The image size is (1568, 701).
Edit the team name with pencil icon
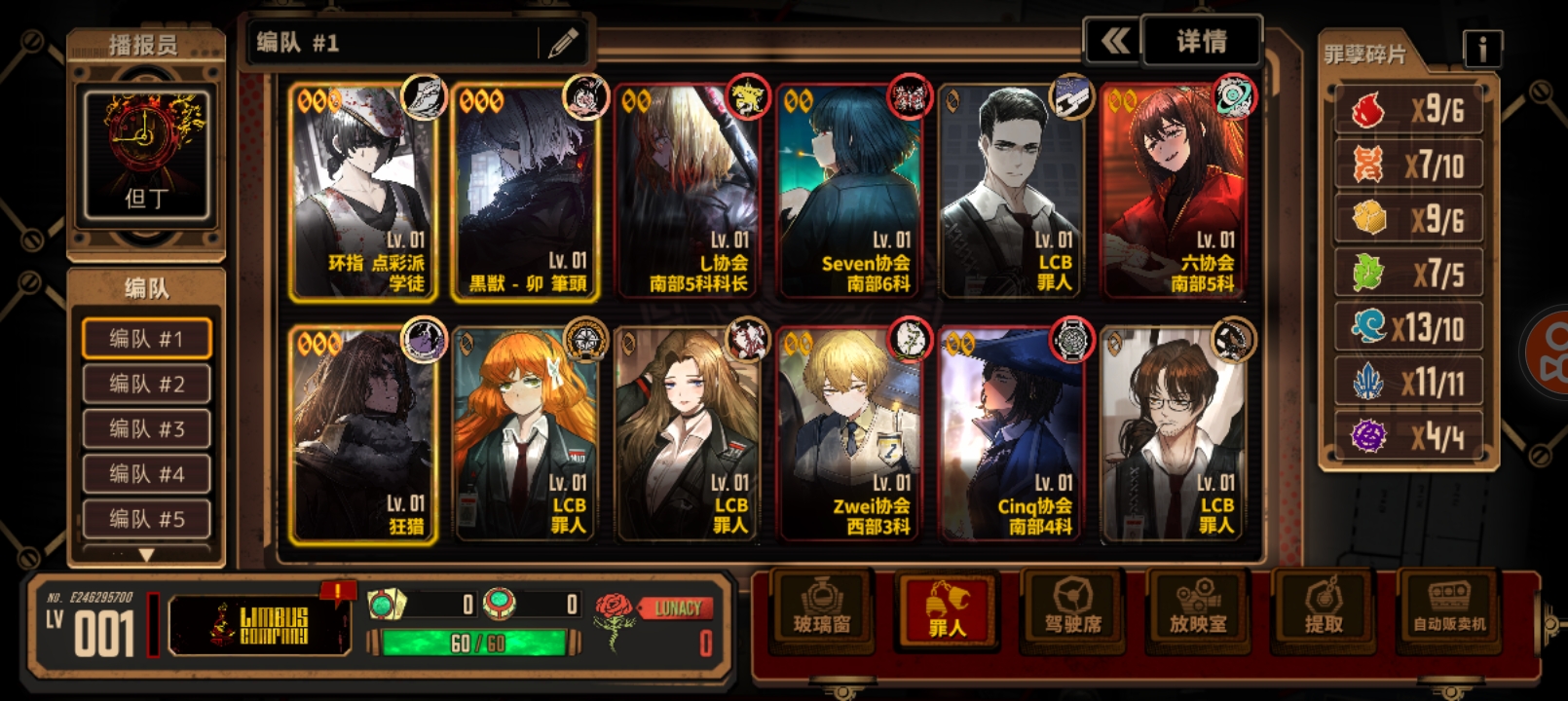[x=563, y=43]
